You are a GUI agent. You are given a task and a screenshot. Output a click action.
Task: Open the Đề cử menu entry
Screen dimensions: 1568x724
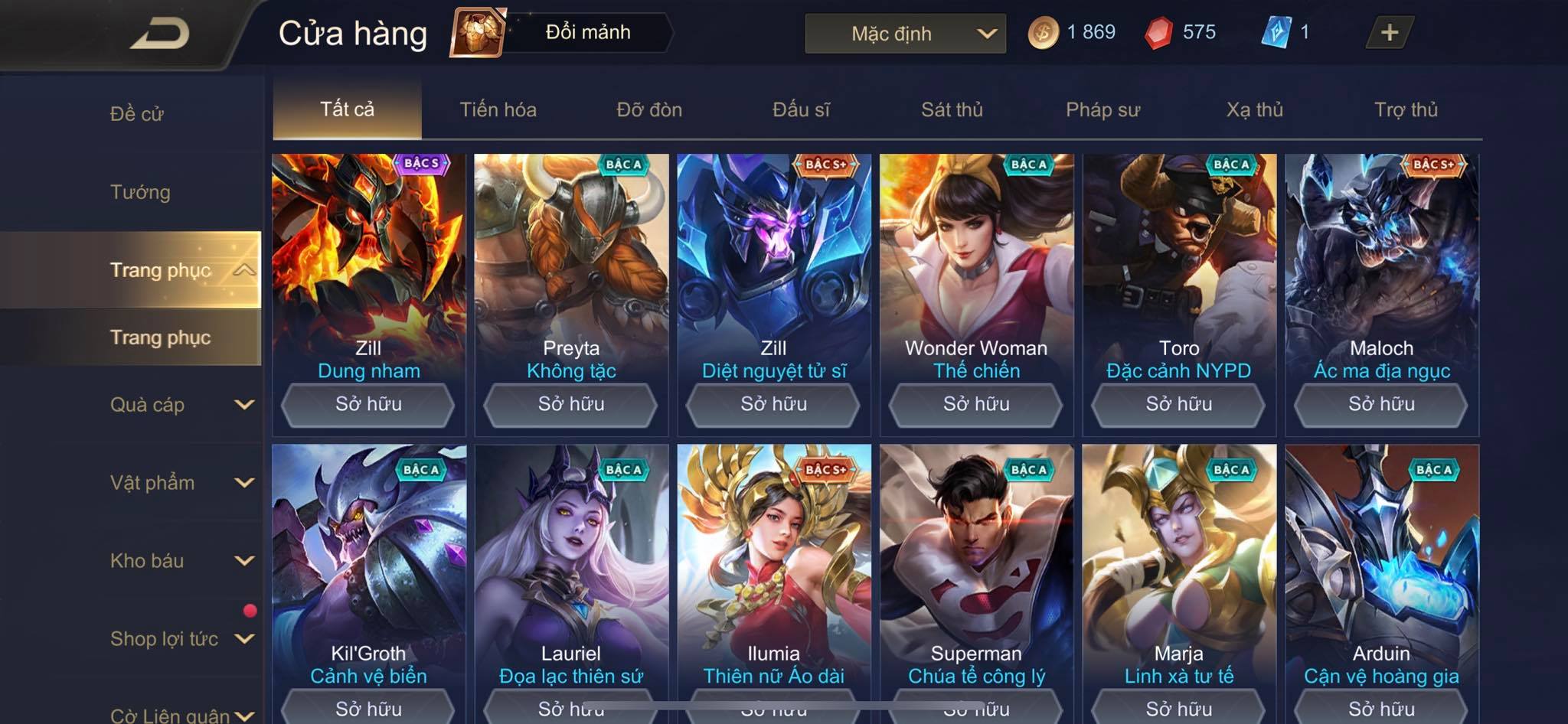pos(137,114)
